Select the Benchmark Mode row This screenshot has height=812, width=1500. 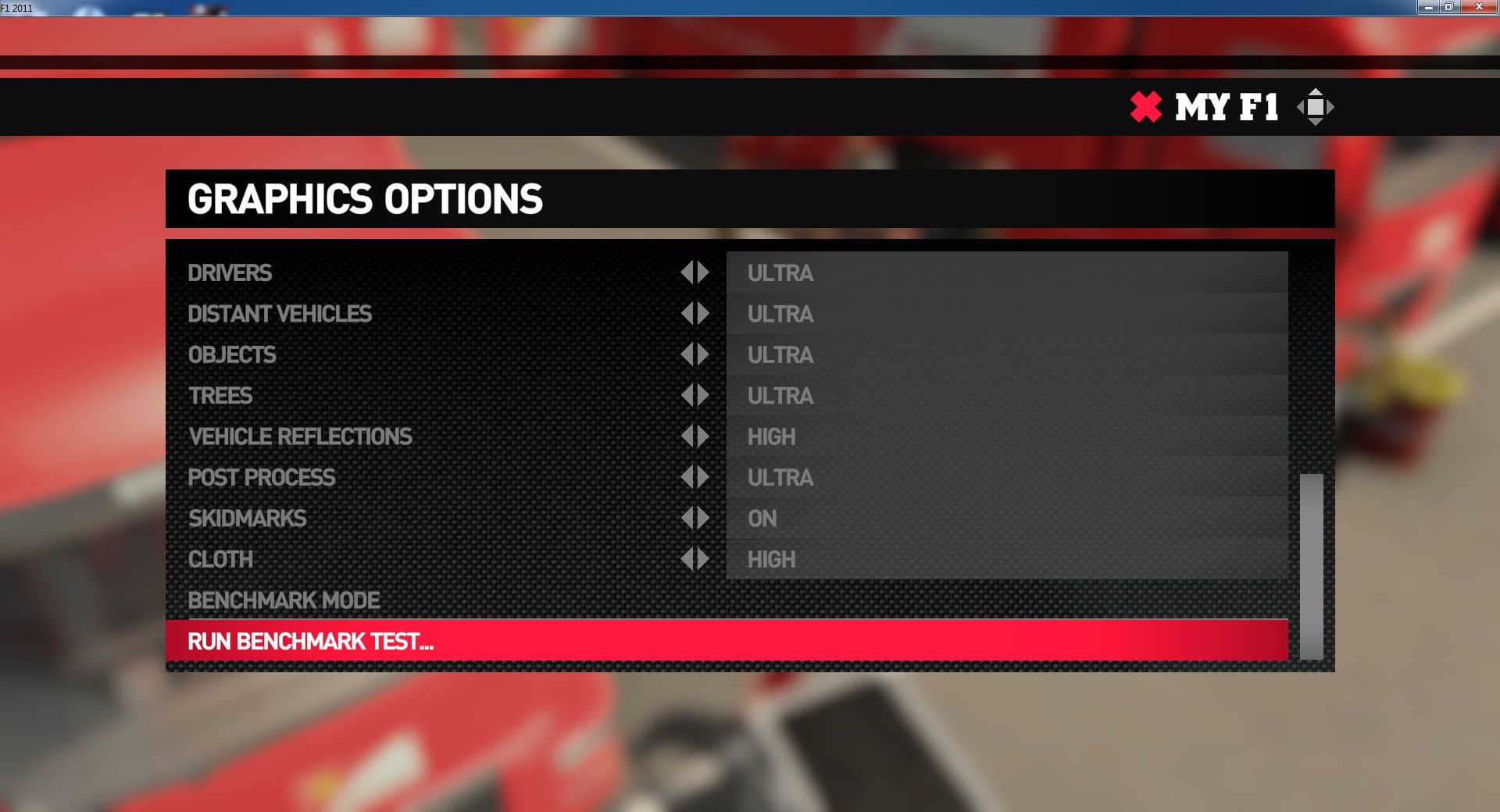(284, 600)
